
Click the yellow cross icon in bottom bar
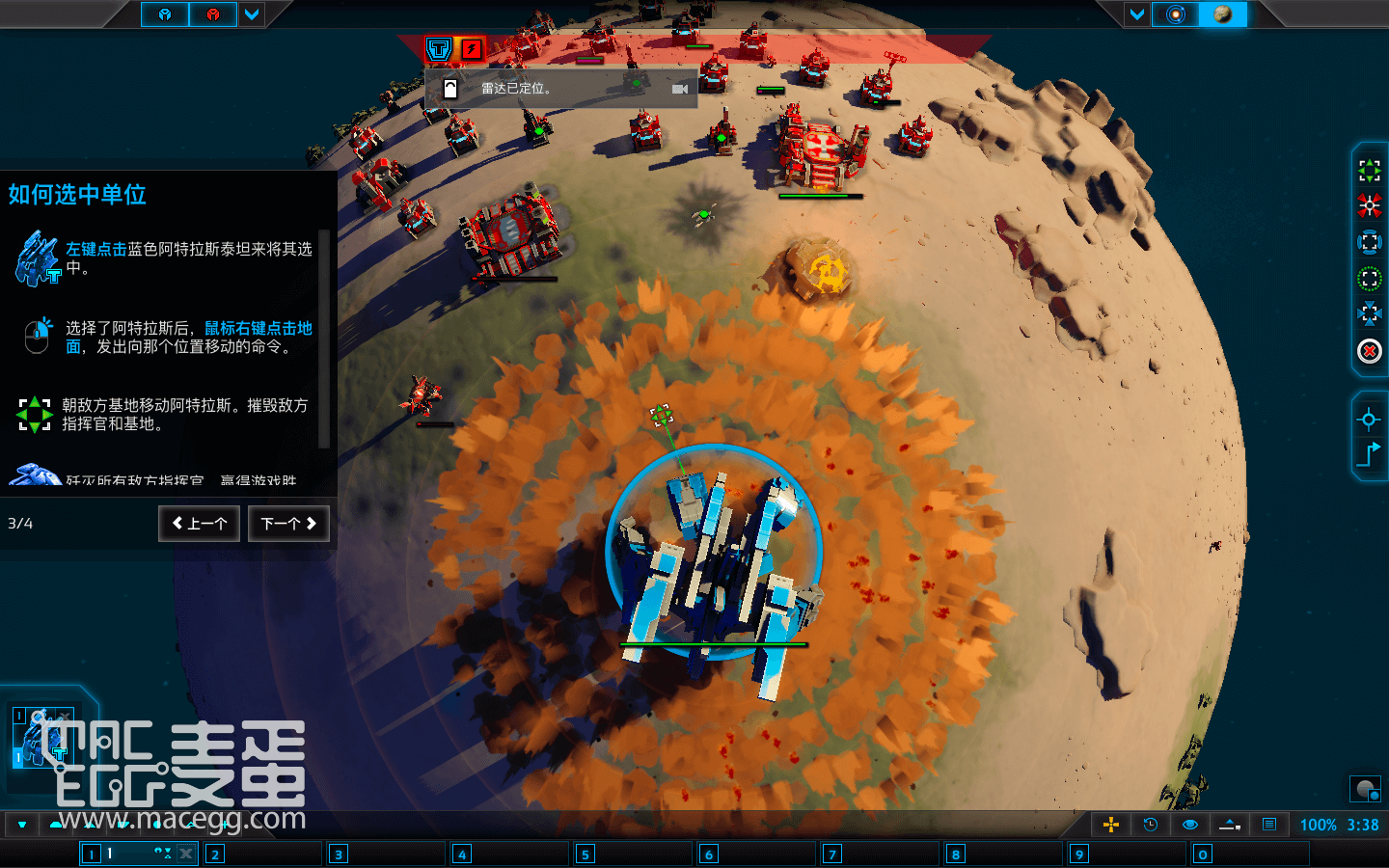1111,825
